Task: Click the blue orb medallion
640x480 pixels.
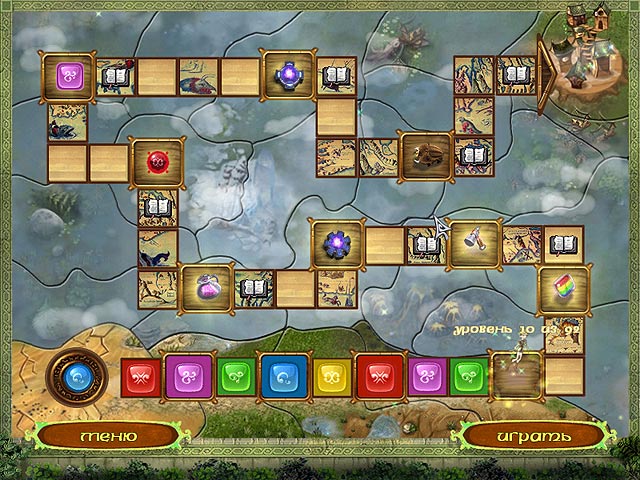Action: tap(76, 374)
